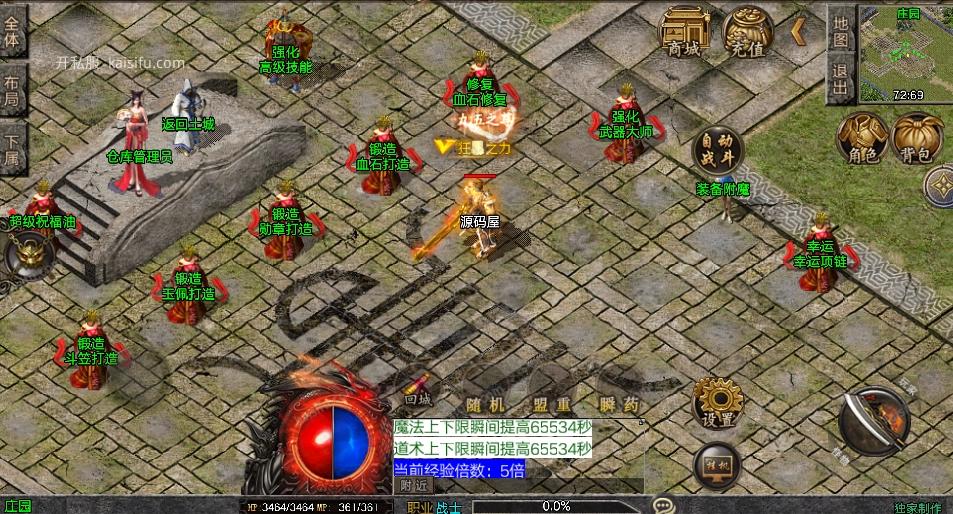The image size is (953, 514).
Task: Open the 地图 map panel
Action: coord(841,32)
